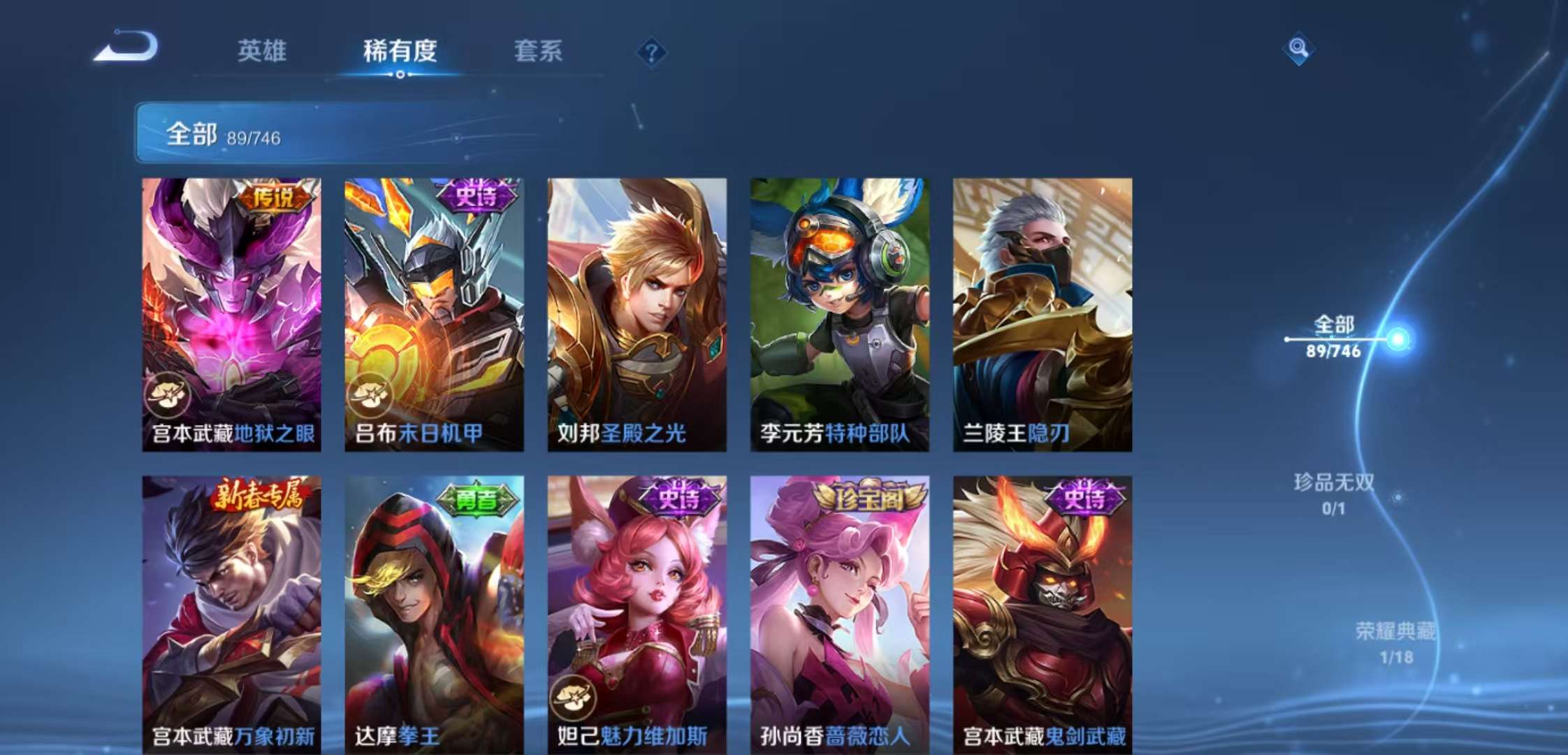The image size is (1568, 755).
Task: Switch to the 套系 tab
Action: click(539, 52)
